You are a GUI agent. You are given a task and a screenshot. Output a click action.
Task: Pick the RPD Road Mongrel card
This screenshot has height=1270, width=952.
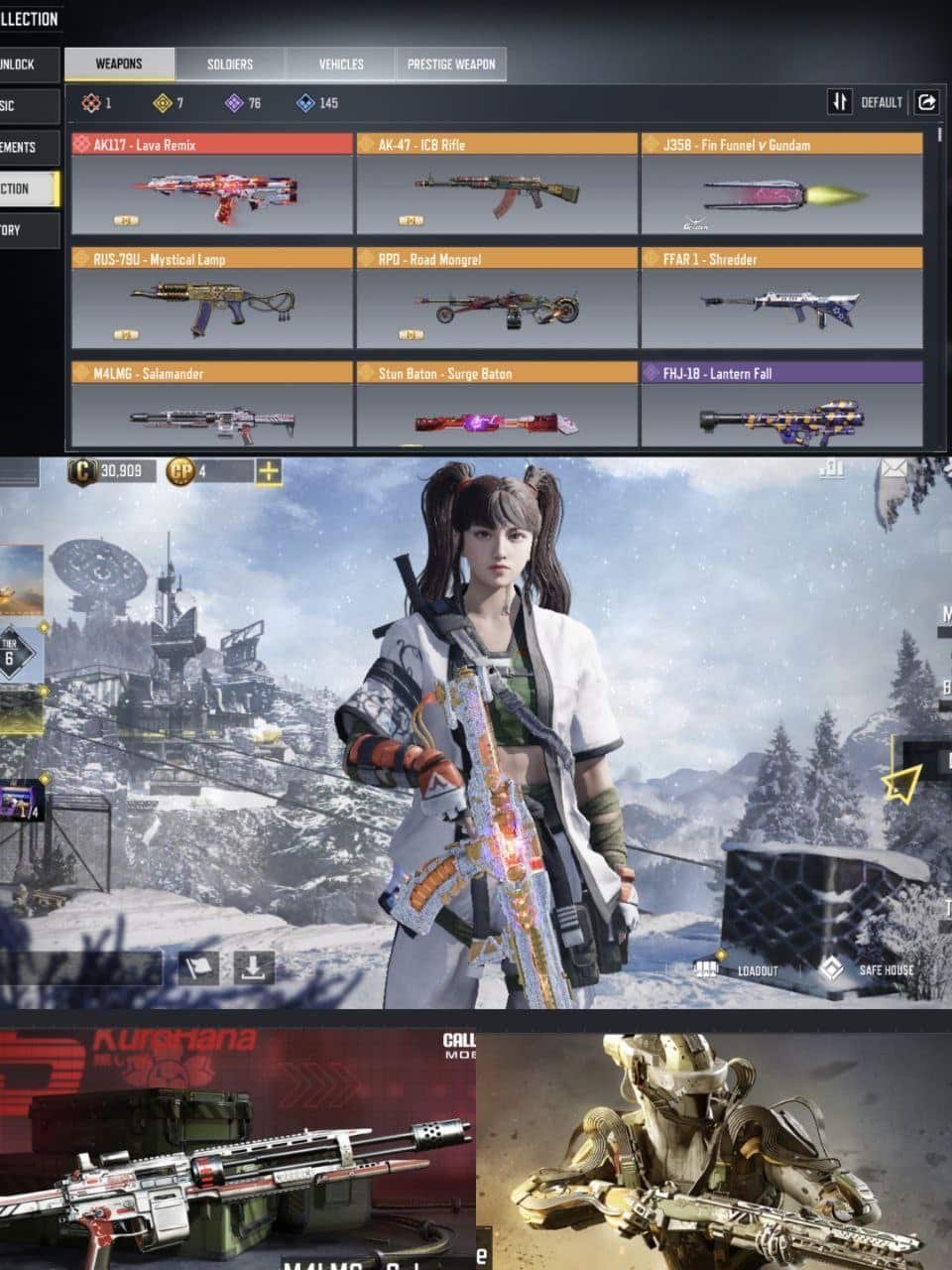coord(496,299)
